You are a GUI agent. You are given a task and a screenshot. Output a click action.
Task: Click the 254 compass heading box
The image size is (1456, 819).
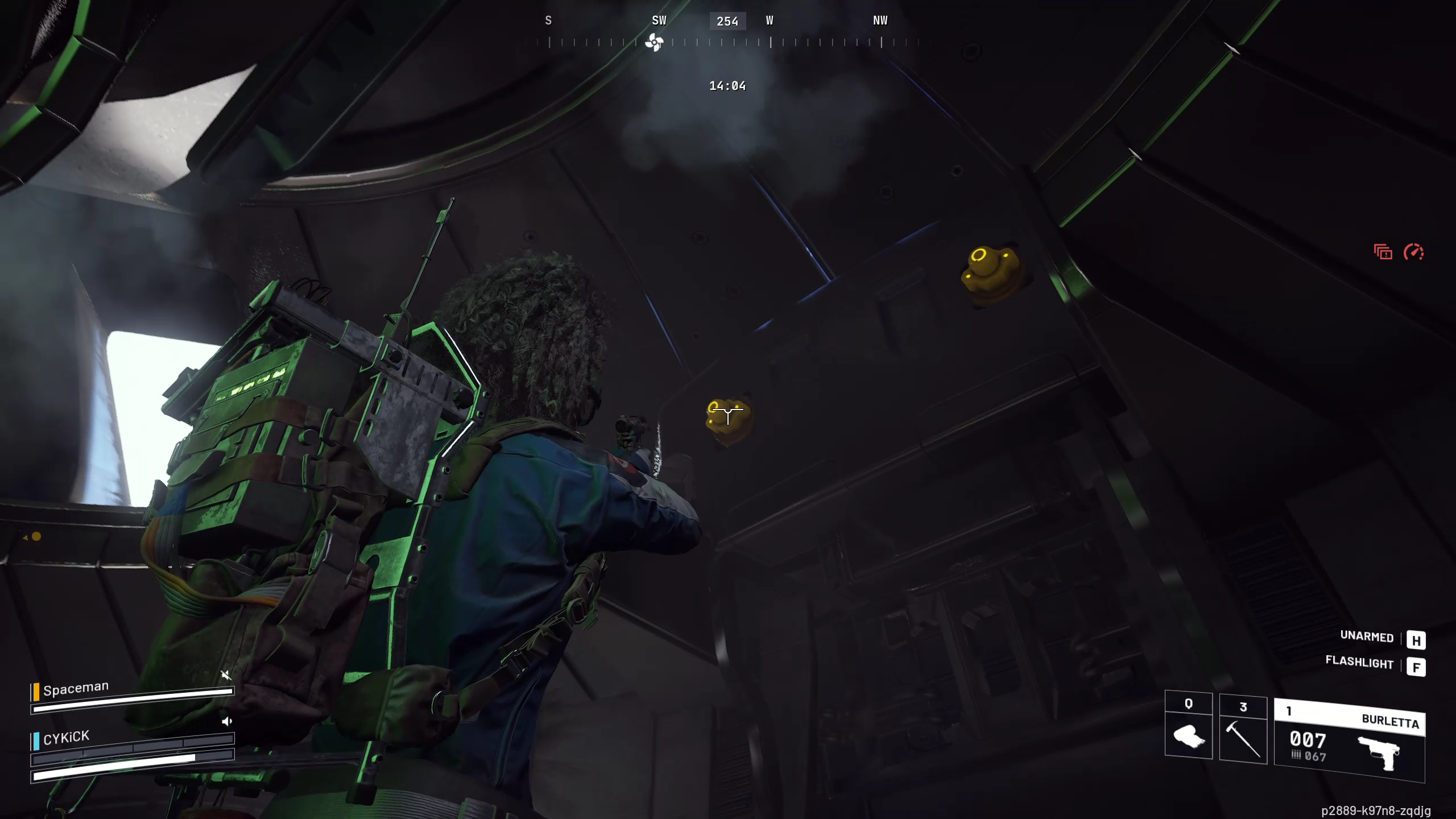pyautogui.click(x=727, y=22)
